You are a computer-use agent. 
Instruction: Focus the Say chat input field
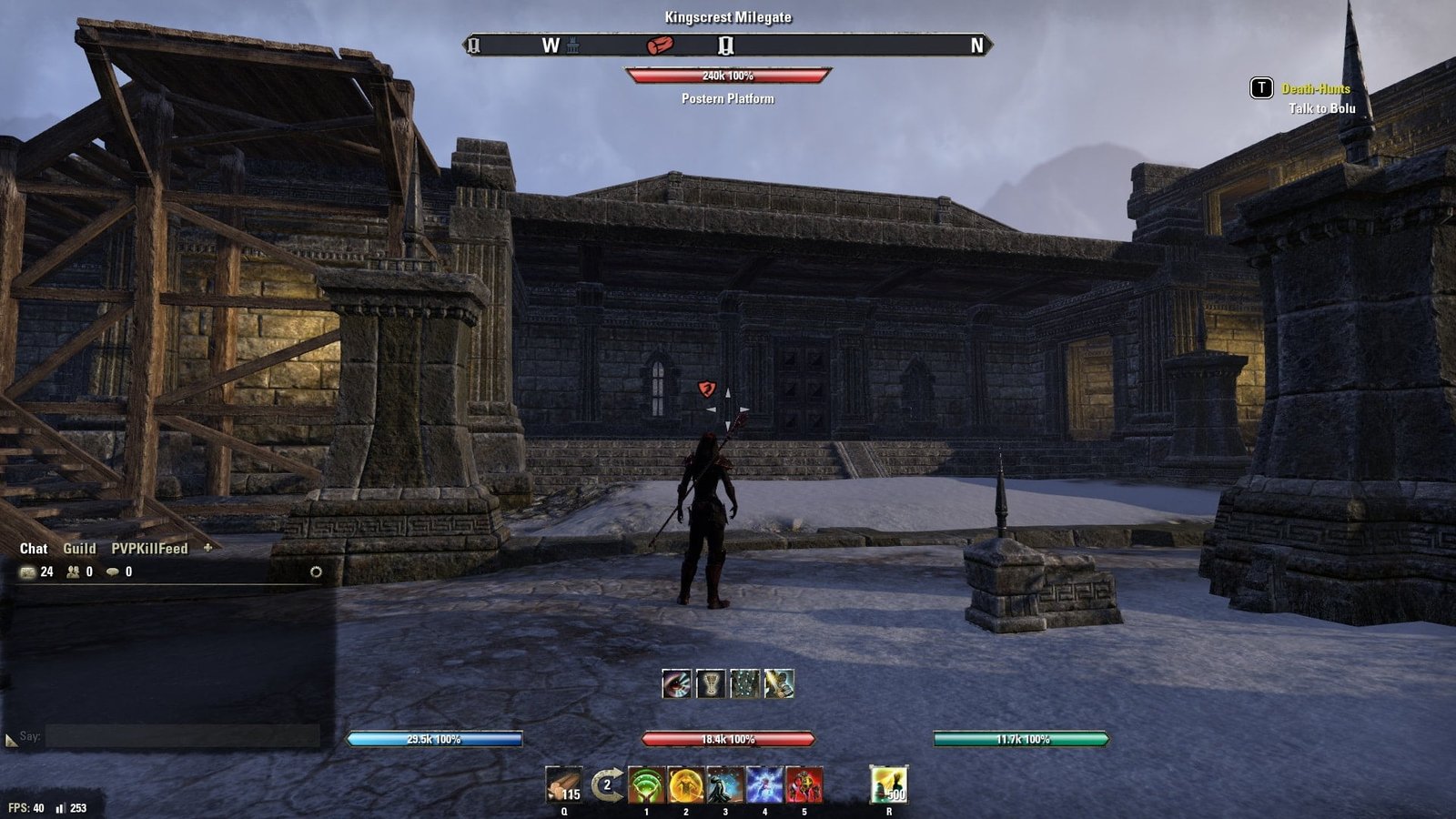pyautogui.click(x=182, y=736)
